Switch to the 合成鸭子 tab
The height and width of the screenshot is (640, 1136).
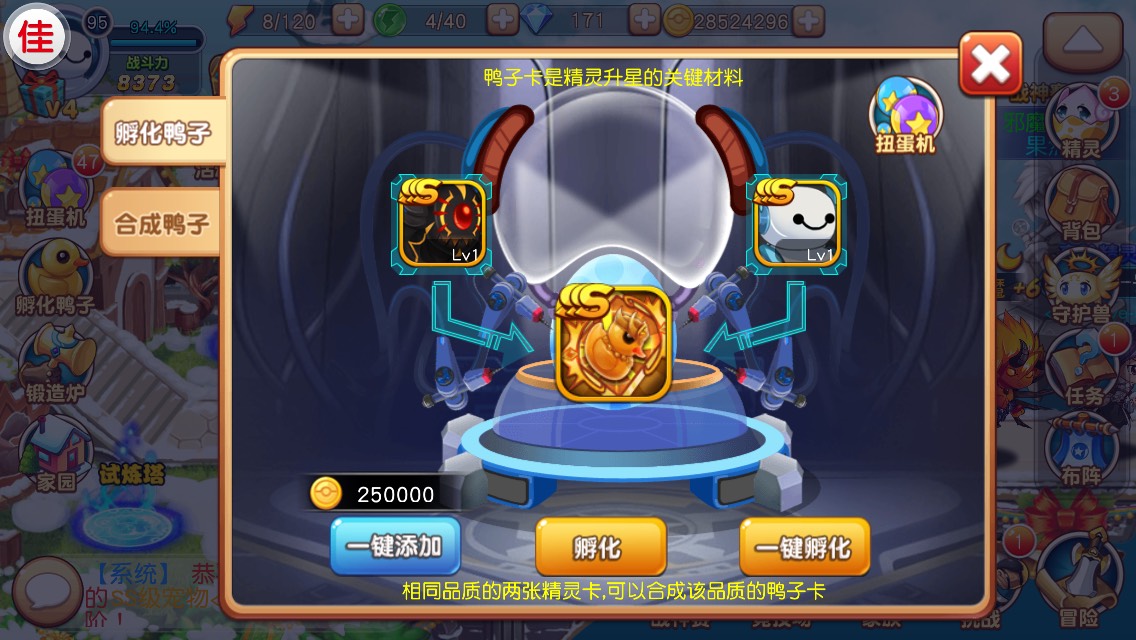162,221
